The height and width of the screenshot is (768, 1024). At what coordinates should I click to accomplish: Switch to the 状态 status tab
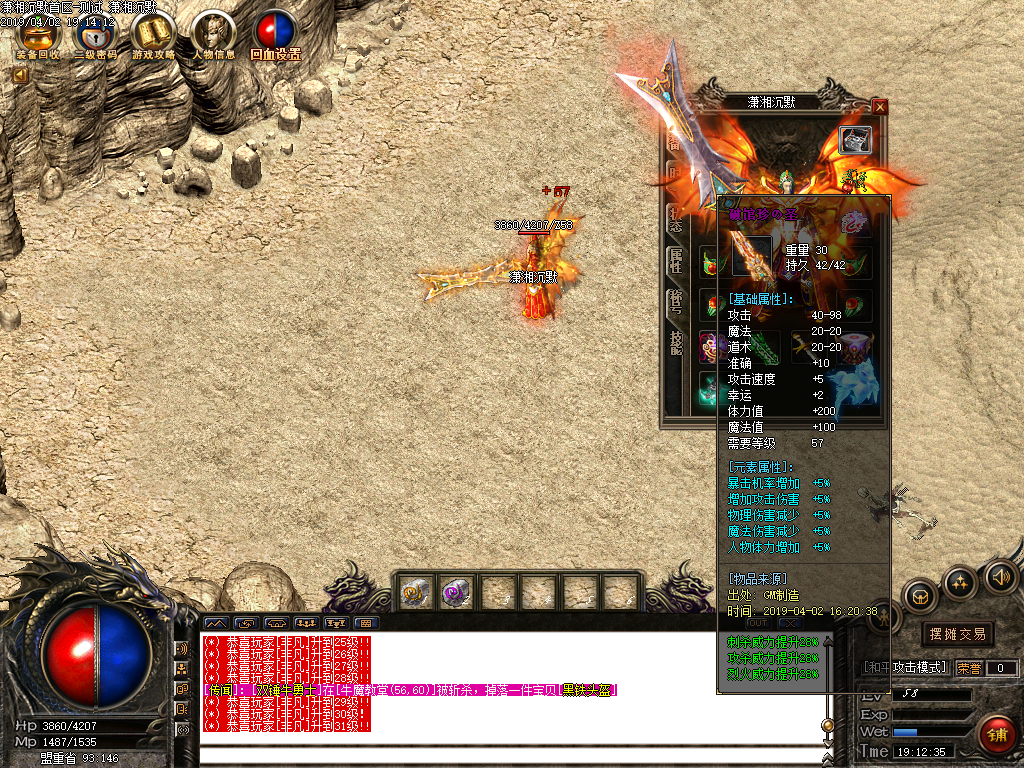676,219
